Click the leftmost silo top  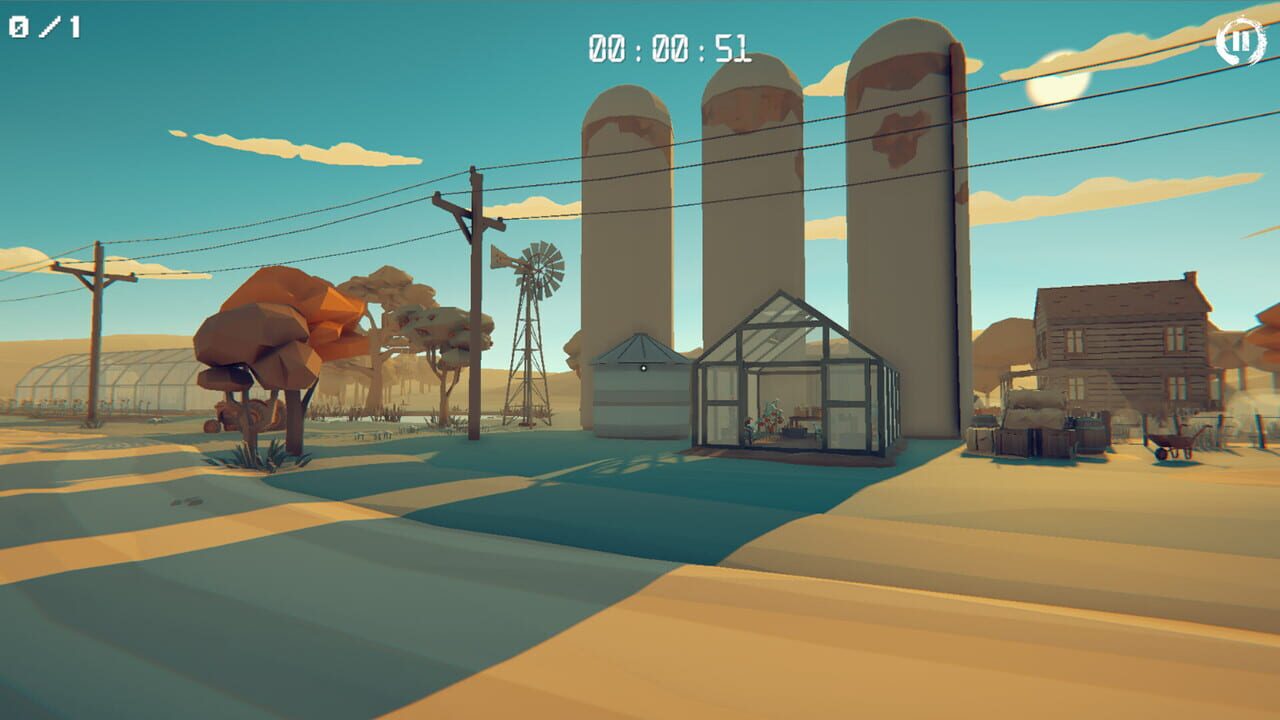(630, 110)
